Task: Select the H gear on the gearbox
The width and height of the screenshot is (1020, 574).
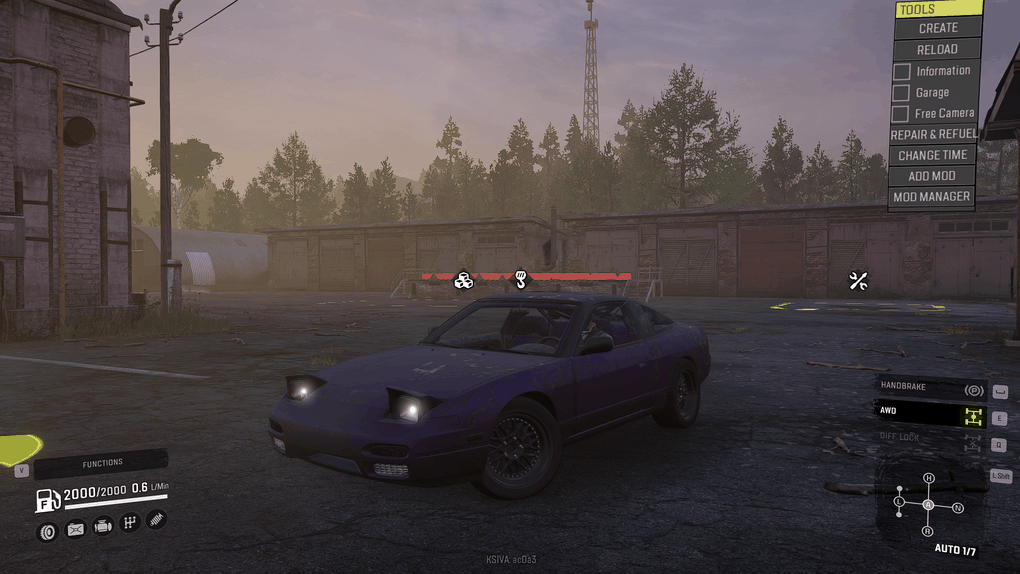Action: coord(928,478)
